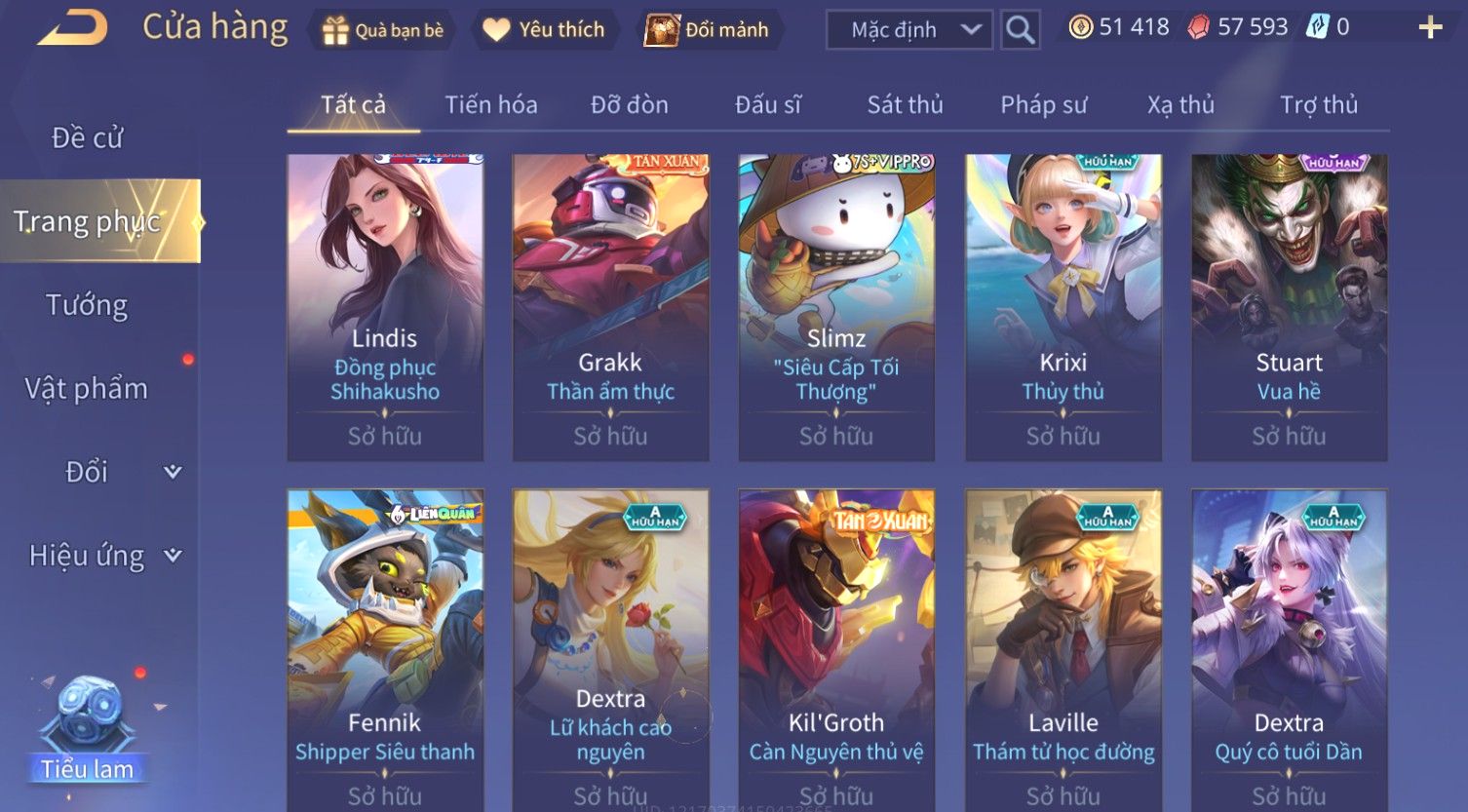Image resolution: width=1468 pixels, height=812 pixels.
Task: Open the Trợ thủ tab
Action: pos(1318,104)
